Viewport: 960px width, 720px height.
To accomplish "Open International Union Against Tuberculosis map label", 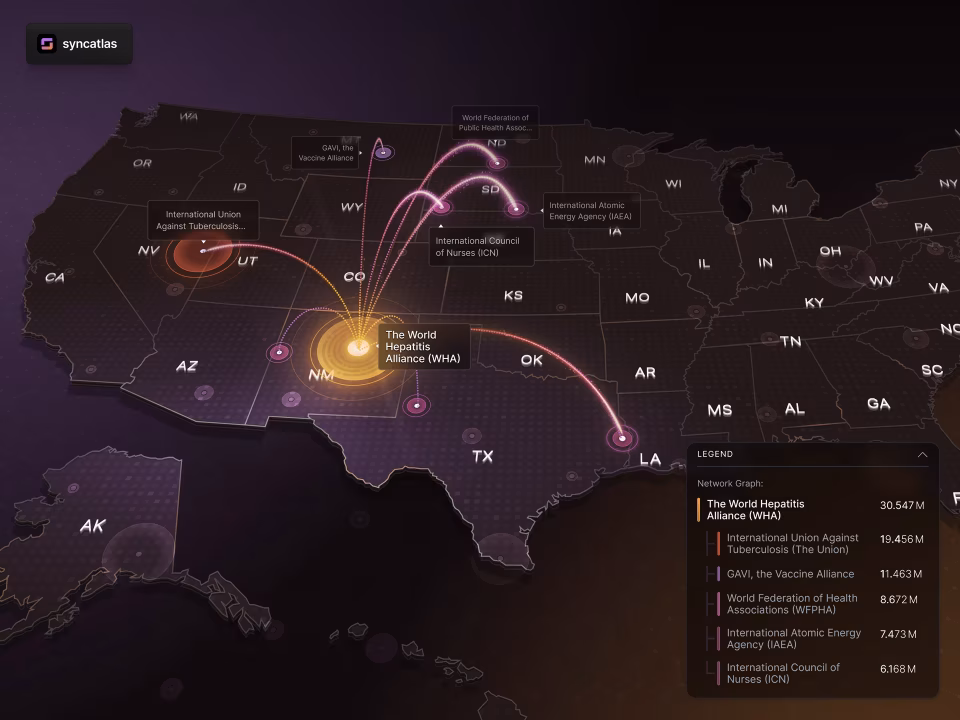I will [x=204, y=220].
